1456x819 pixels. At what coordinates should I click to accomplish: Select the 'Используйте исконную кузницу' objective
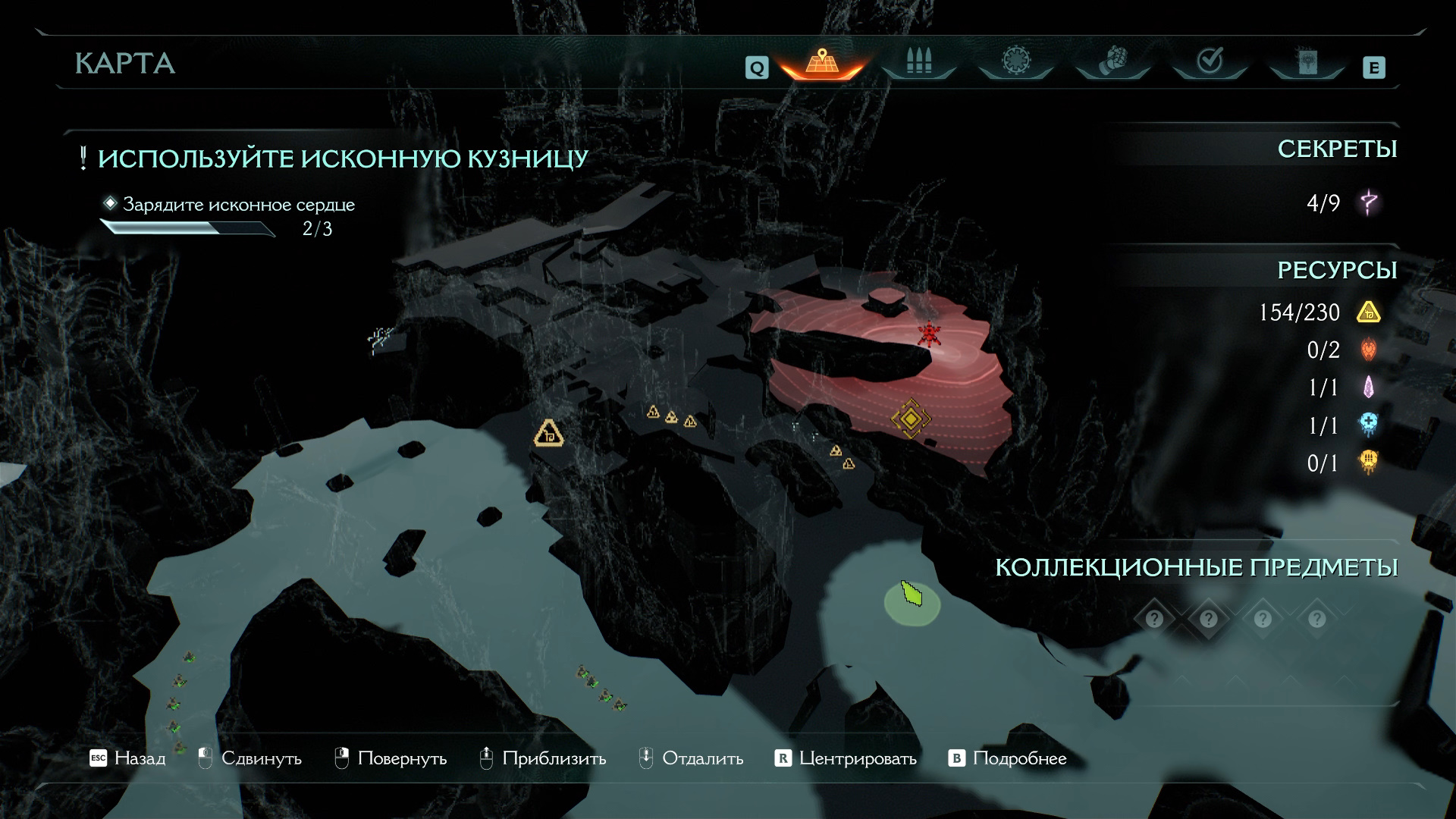(343, 158)
